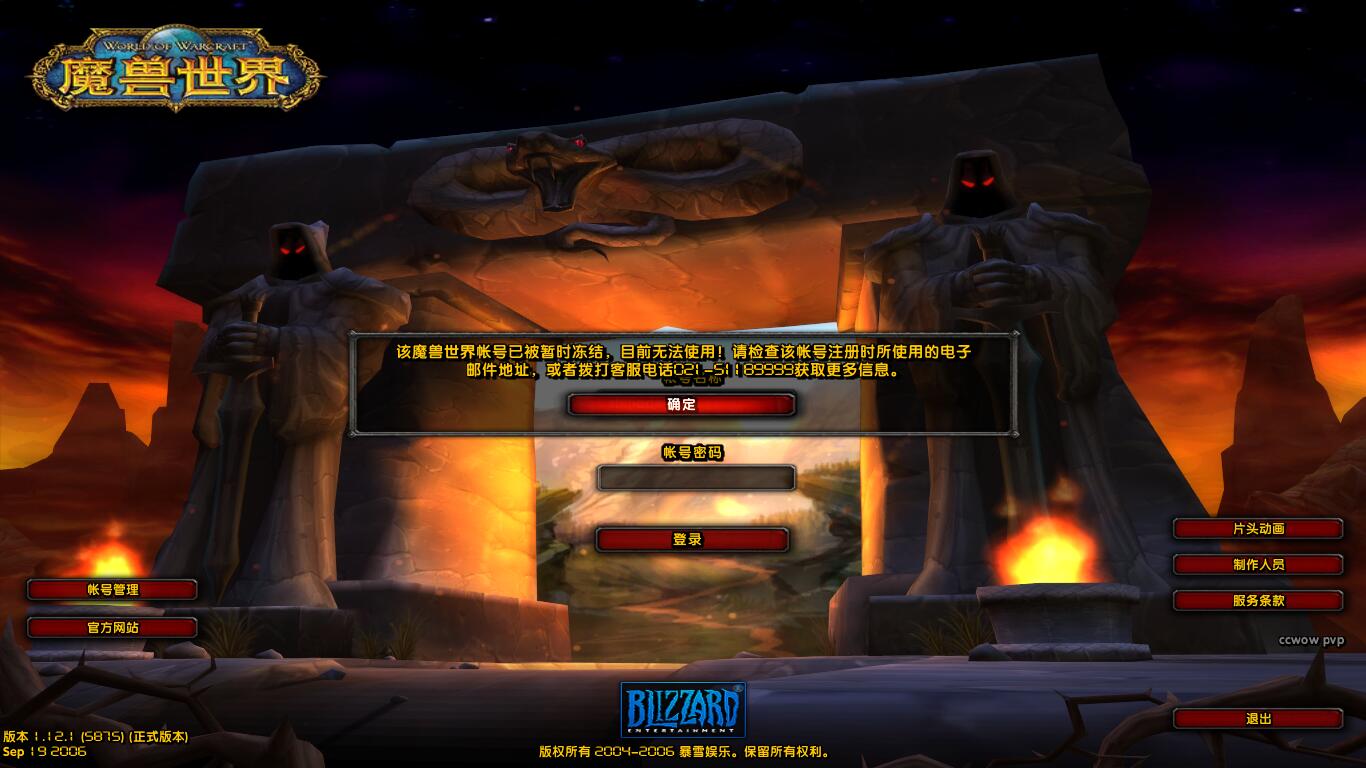The image size is (1366, 768).
Task: Open 帐号管理 account management
Action: tap(112, 590)
